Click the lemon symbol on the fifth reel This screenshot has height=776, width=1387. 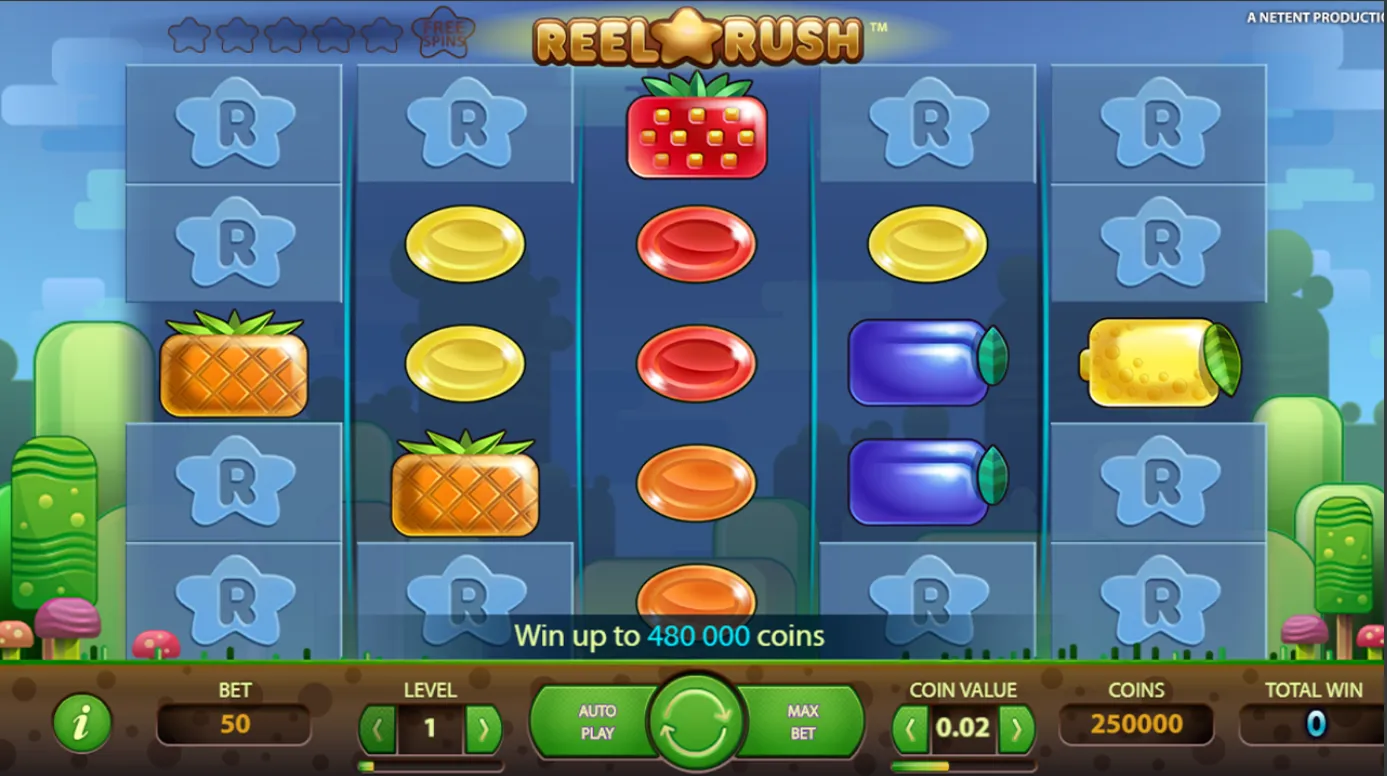coord(1157,363)
